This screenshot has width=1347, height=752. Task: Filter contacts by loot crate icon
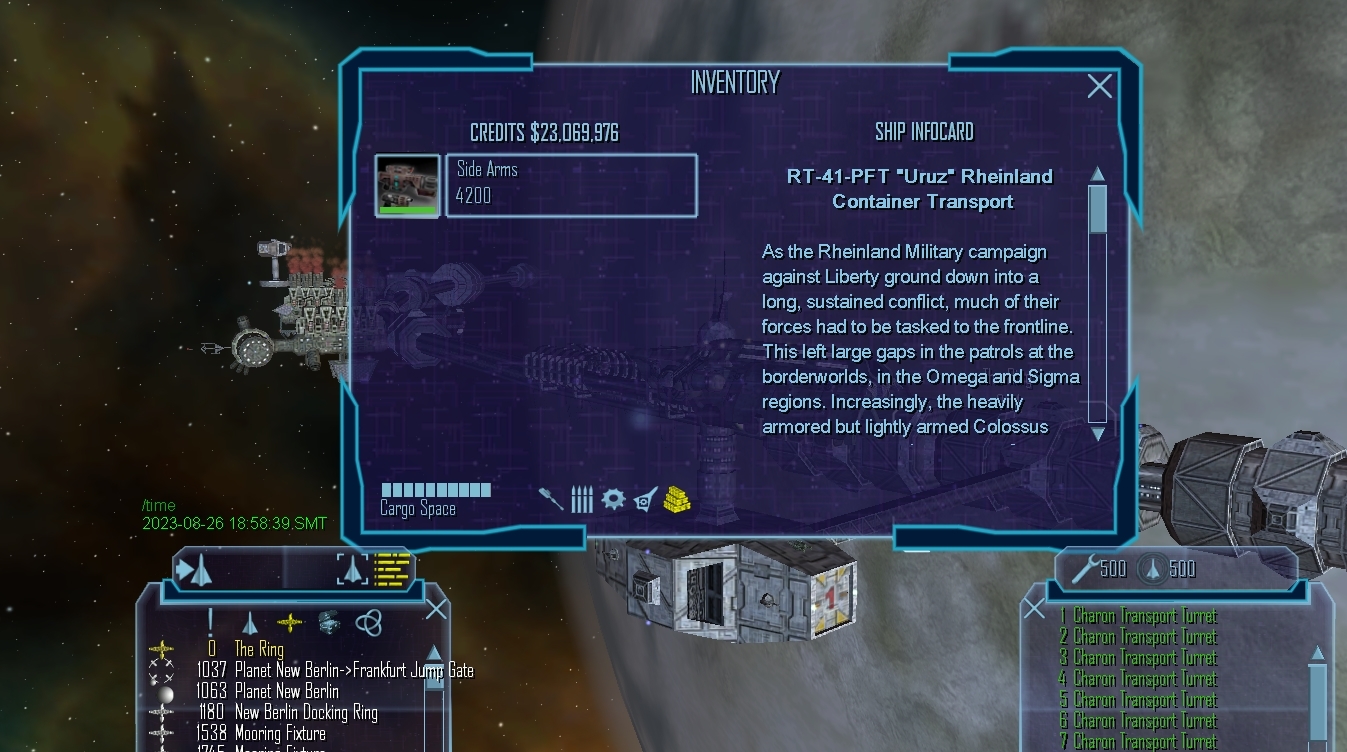point(329,623)
